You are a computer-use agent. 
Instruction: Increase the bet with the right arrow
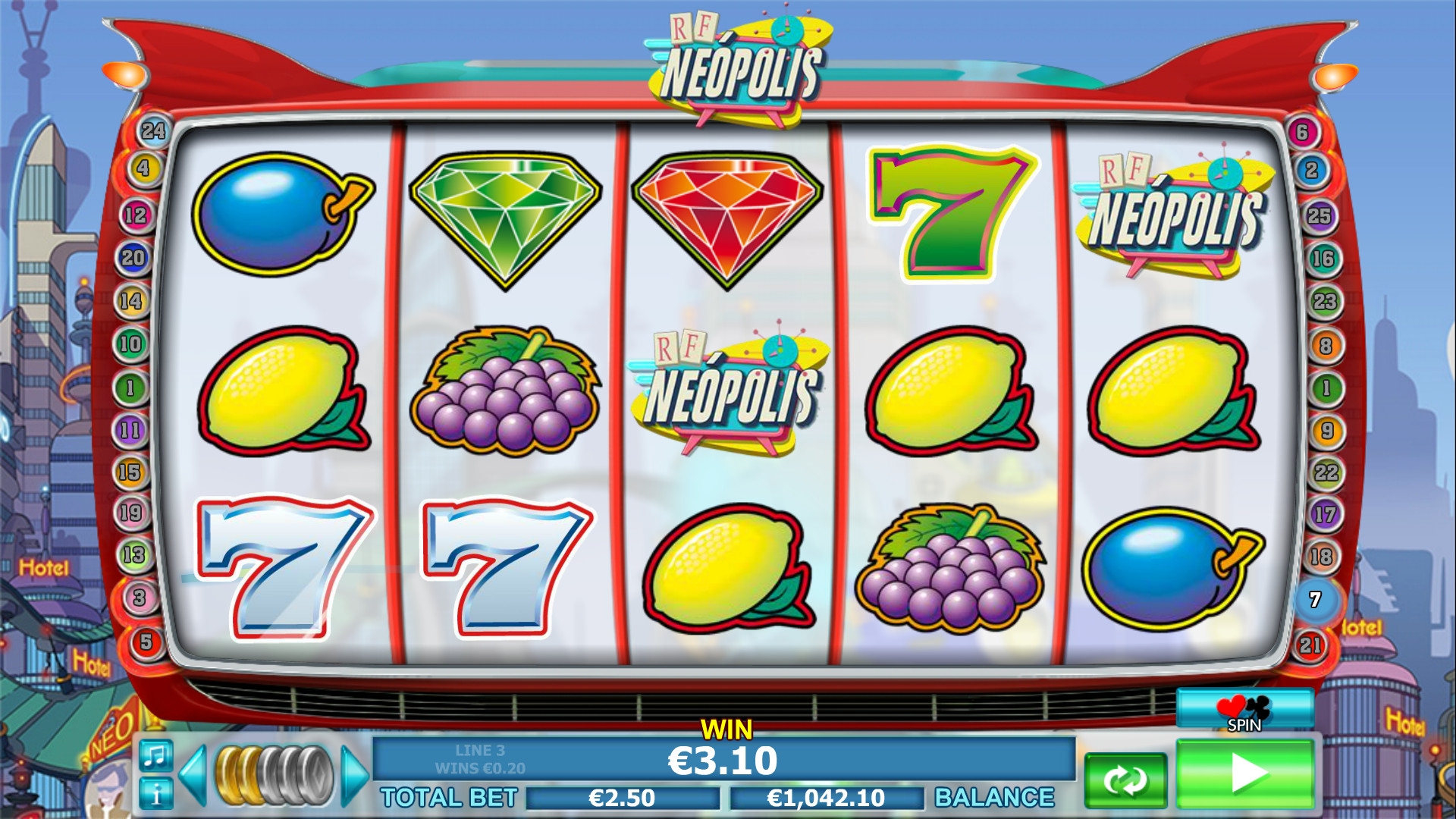[x=353, y=775]
